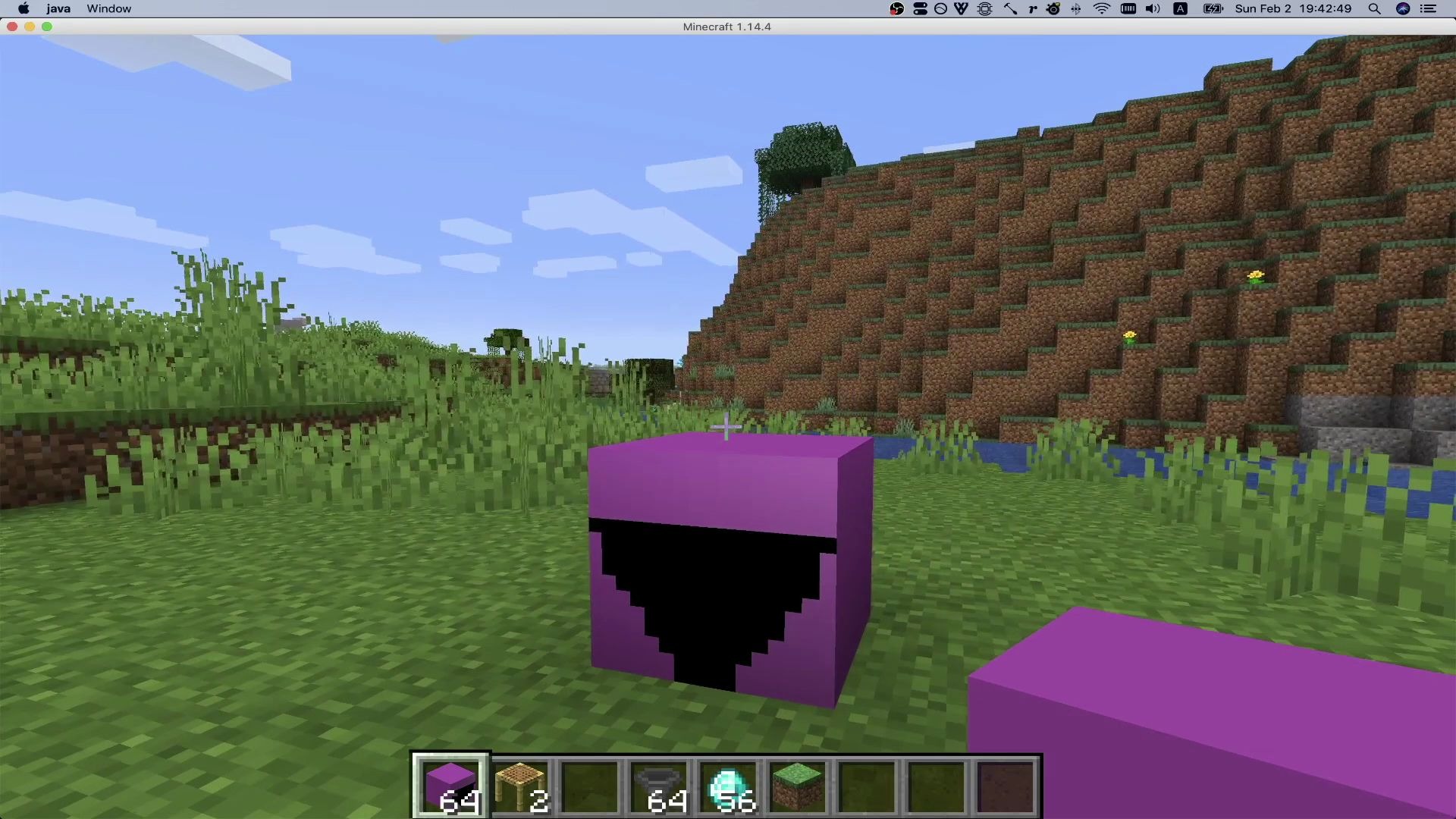This screenshot has width=1456, height=819.
Task: Open the Window menu
Action: coord(108,8)
